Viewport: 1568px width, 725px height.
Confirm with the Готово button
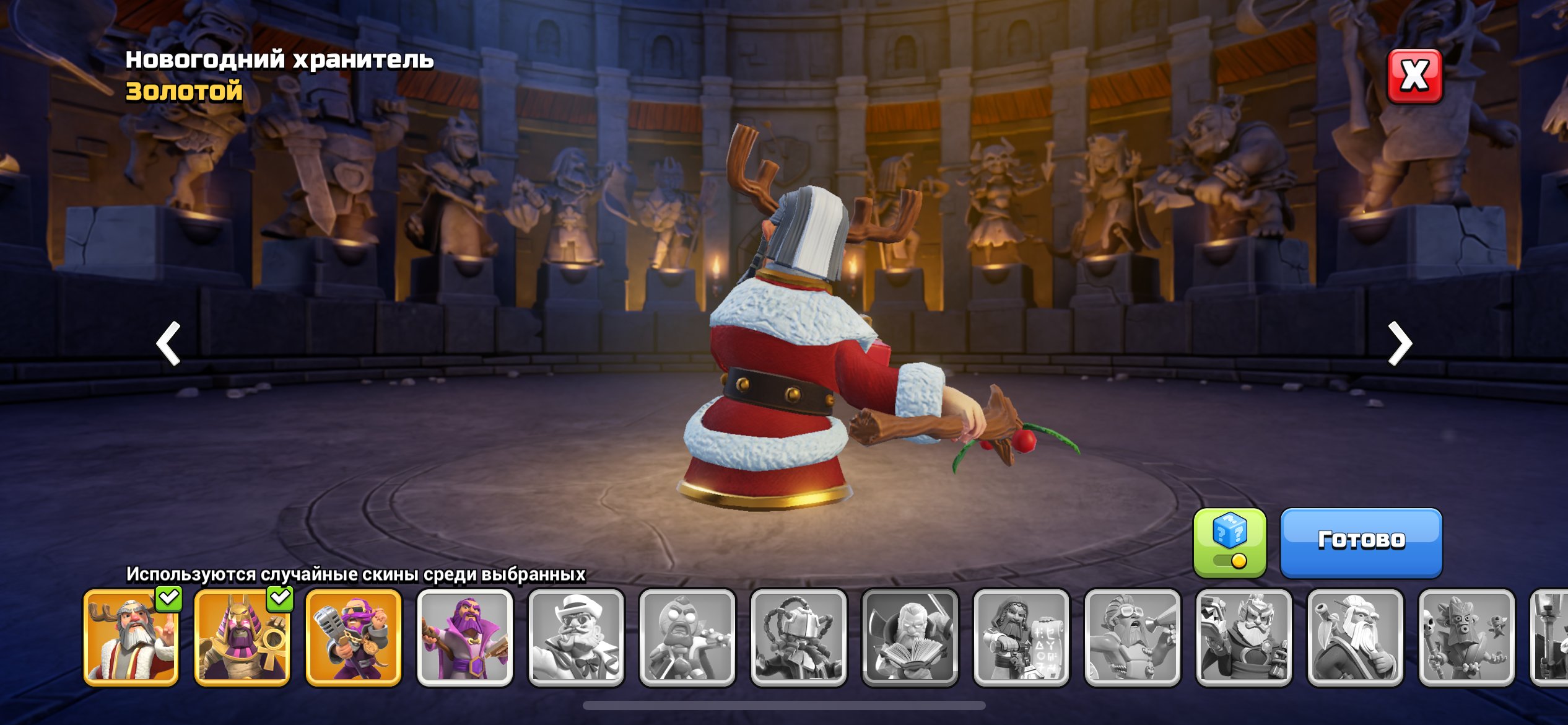1361,542
